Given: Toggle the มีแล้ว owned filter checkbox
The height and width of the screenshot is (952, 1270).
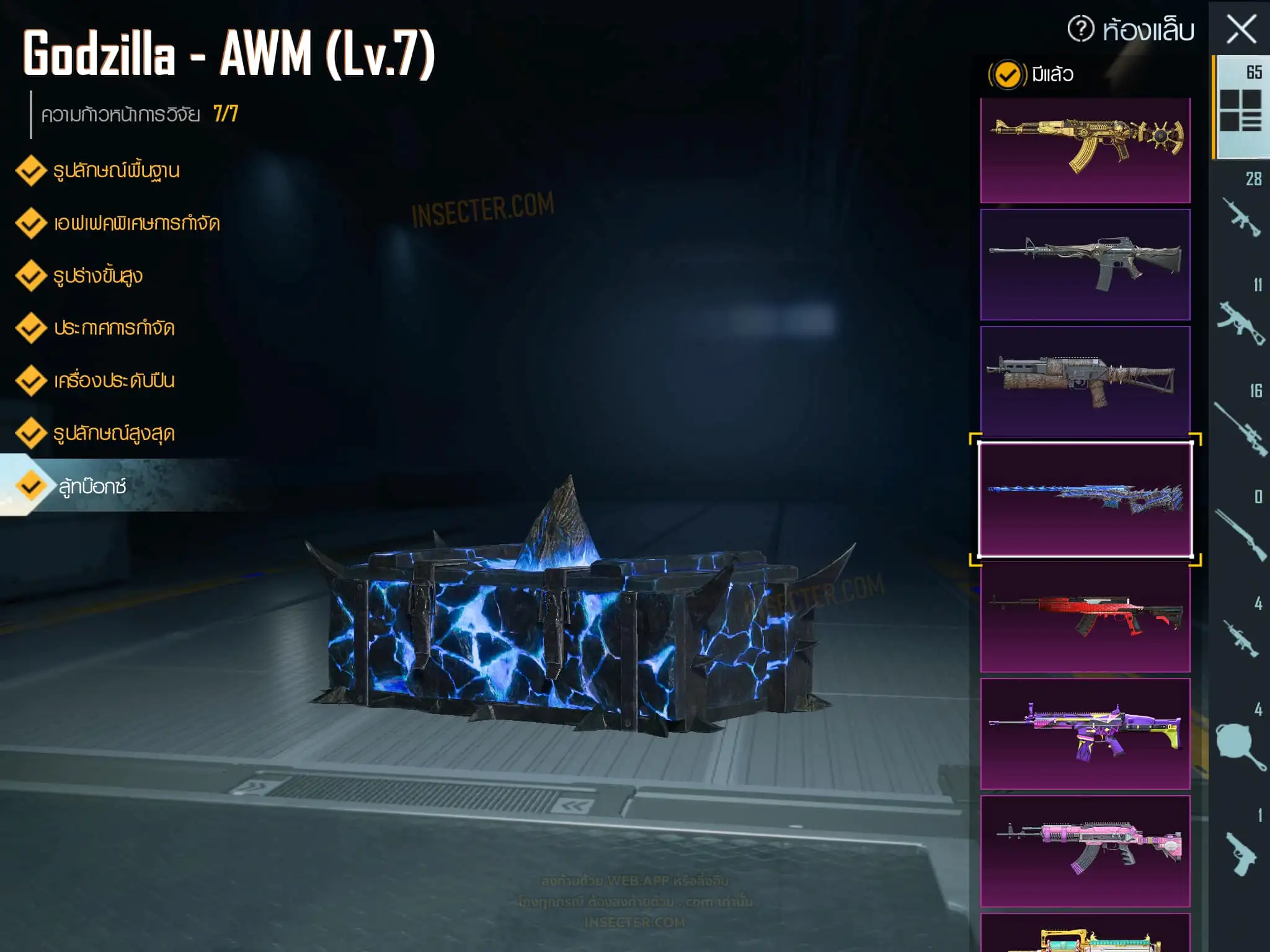Looking at the screenshot, I should tap(1007, 75).
